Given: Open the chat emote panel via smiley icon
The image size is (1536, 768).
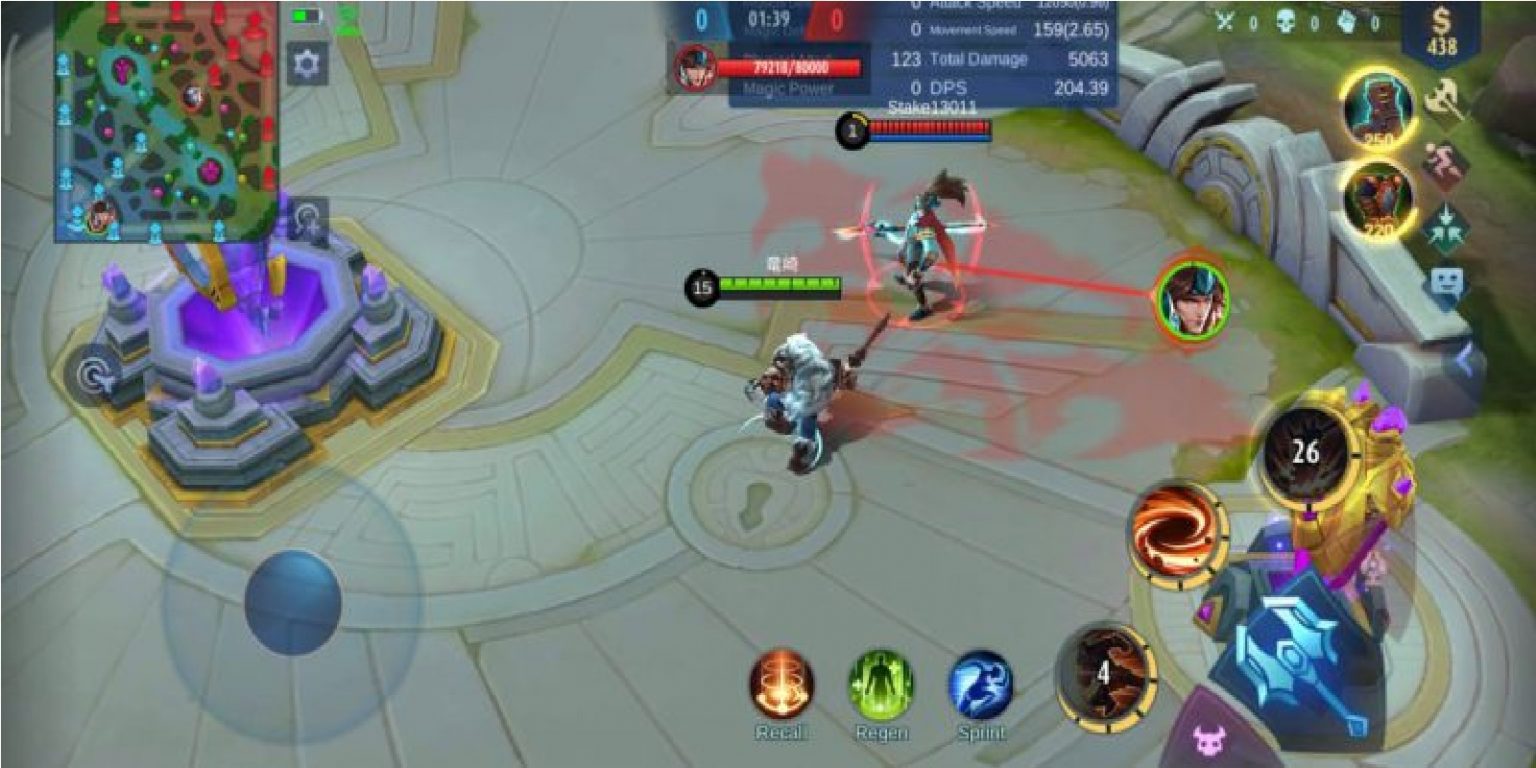Looking at the screenshot, I should [1447, 283].
